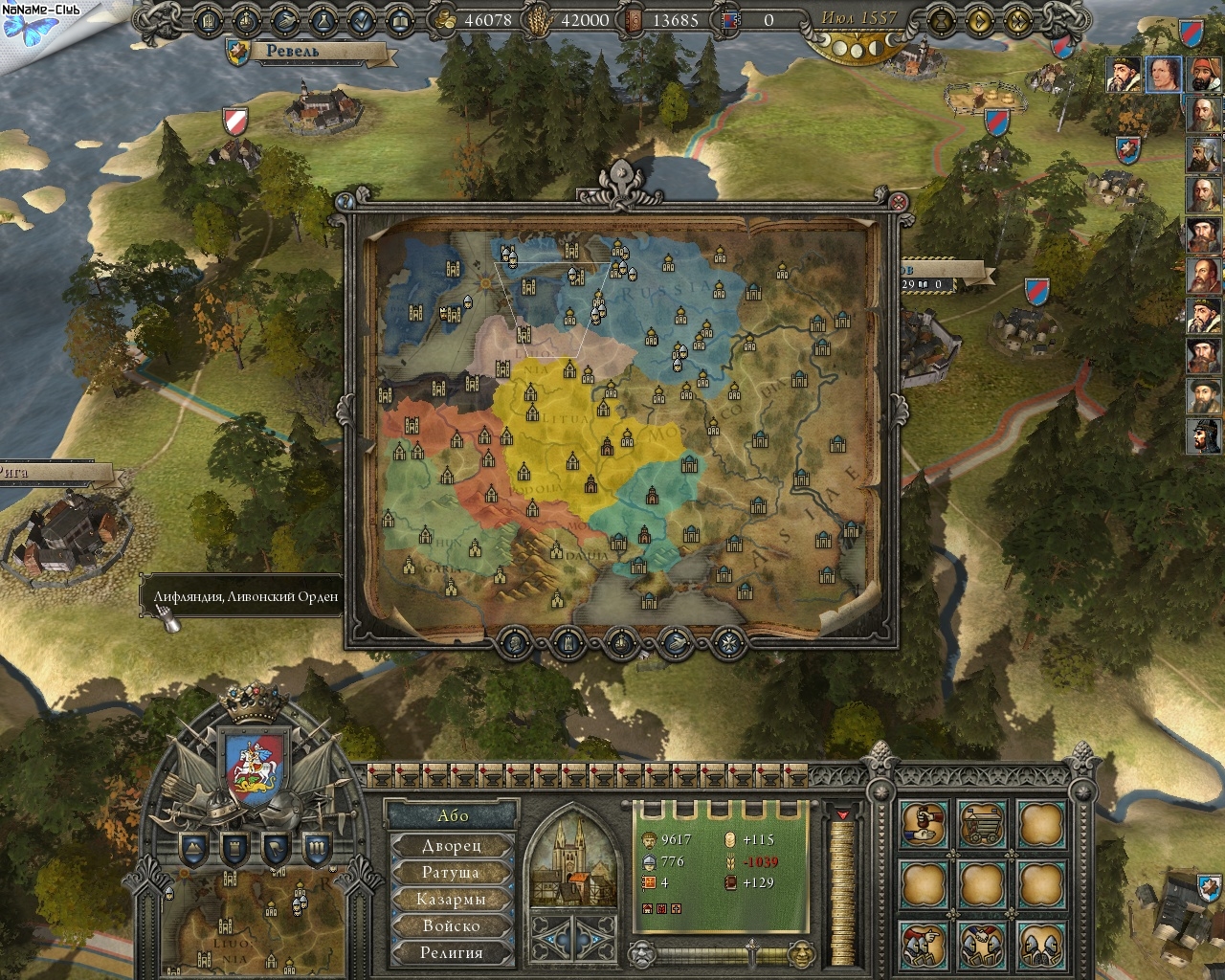Image resolution: width=1225 pixels, height=980 pixels.
Task: Open the Дворец (Palace) menu
Action: [453, 846]
